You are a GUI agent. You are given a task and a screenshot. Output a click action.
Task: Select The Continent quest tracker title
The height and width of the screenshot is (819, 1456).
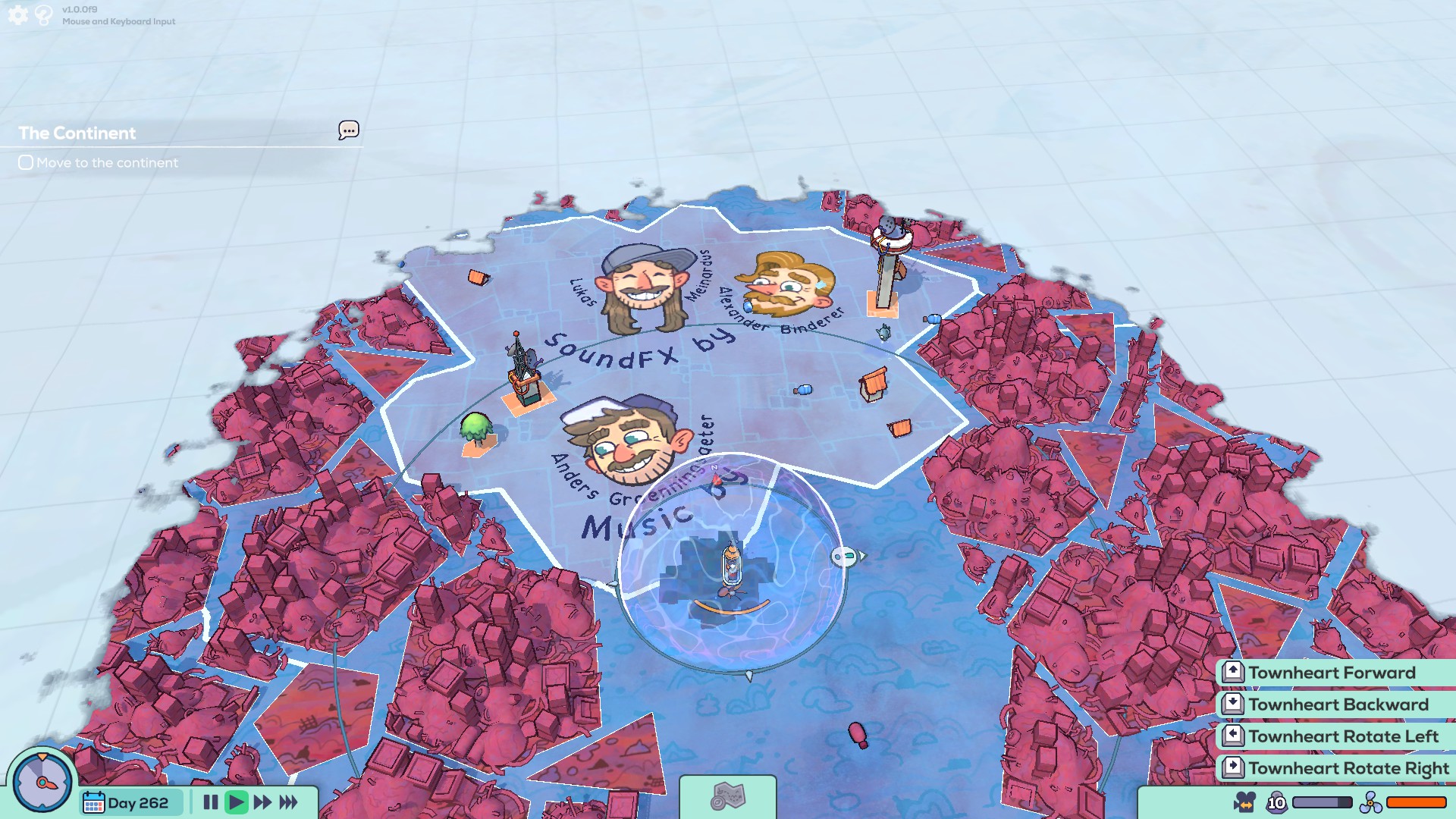[77, 133]
